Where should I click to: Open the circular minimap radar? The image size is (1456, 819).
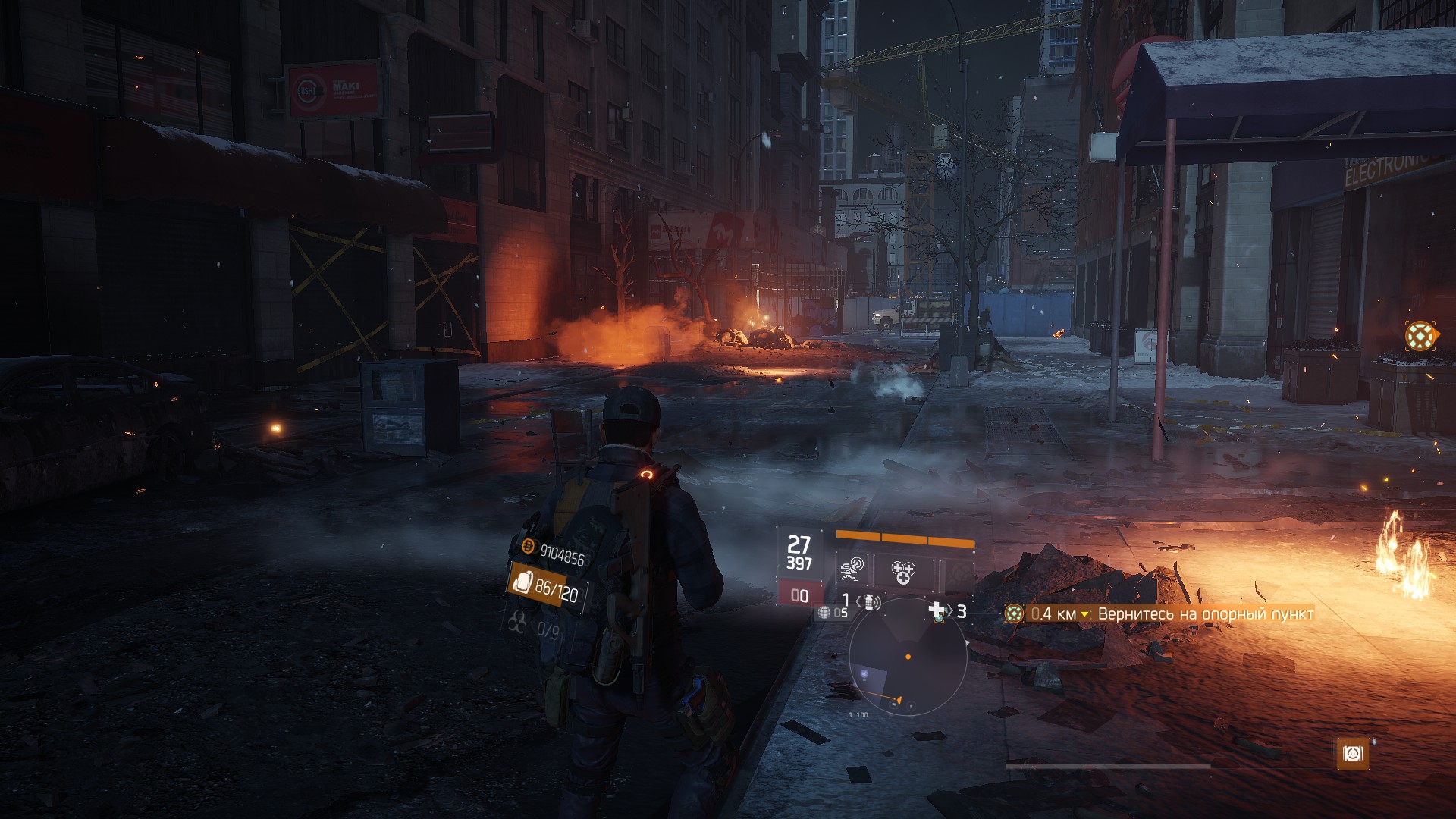[x=908, y=657]
